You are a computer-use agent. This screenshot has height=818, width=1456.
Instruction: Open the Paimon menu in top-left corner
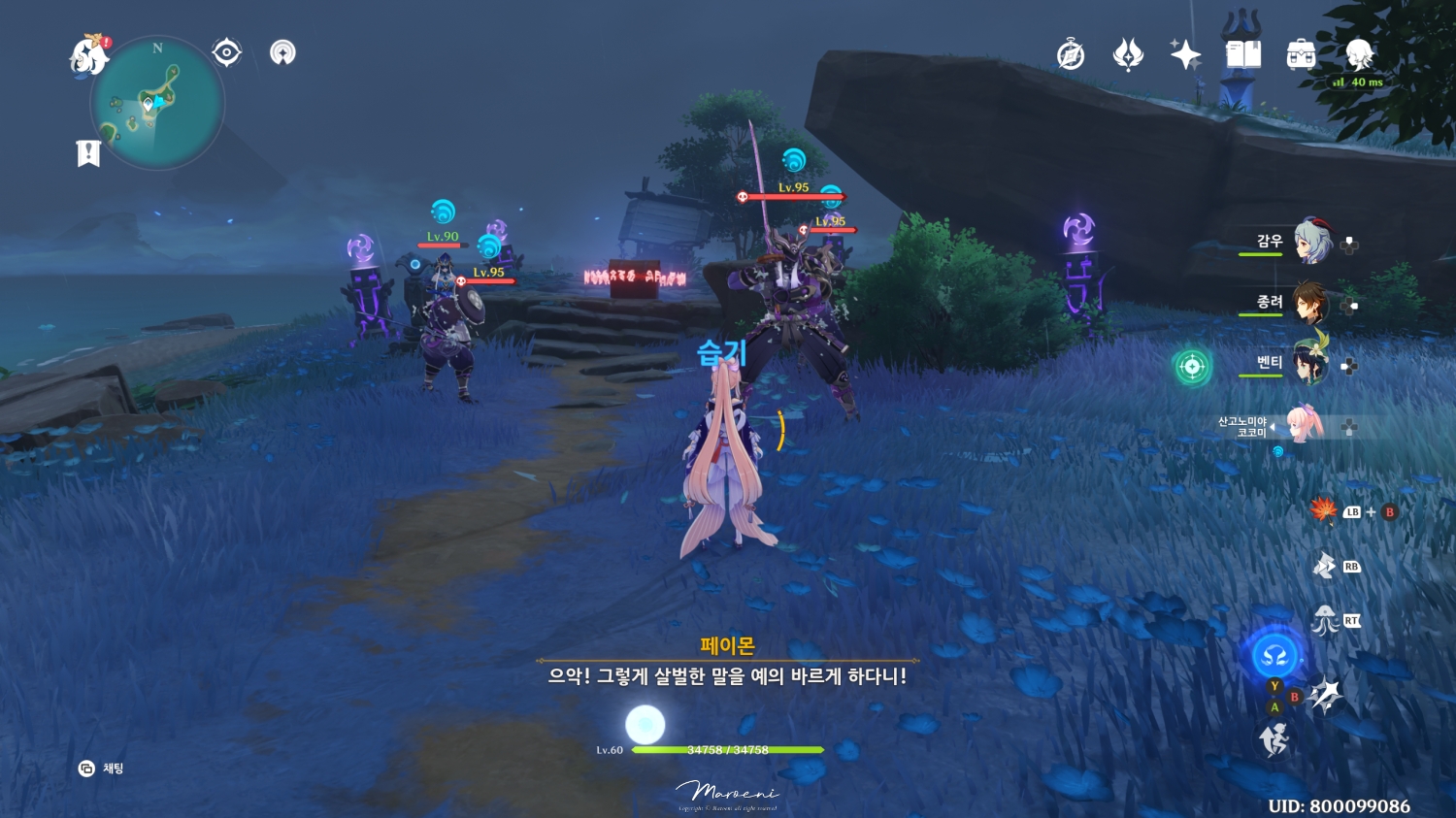(x=85, y=55)
